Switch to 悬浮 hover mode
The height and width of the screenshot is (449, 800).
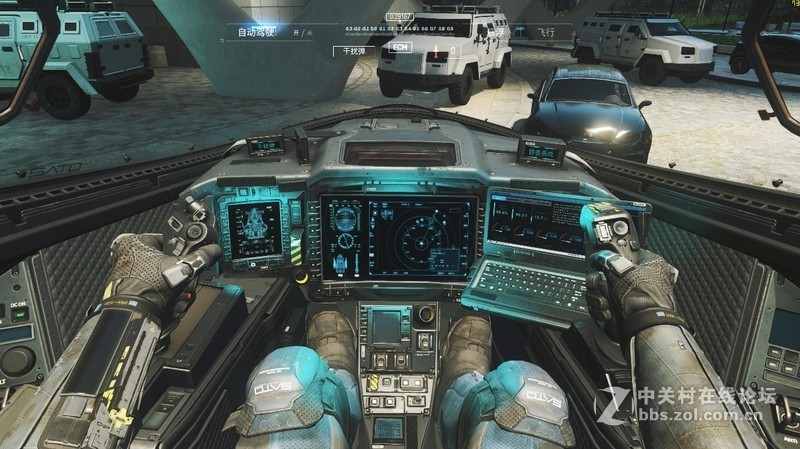pyautogui.click(x=495, y=33)
